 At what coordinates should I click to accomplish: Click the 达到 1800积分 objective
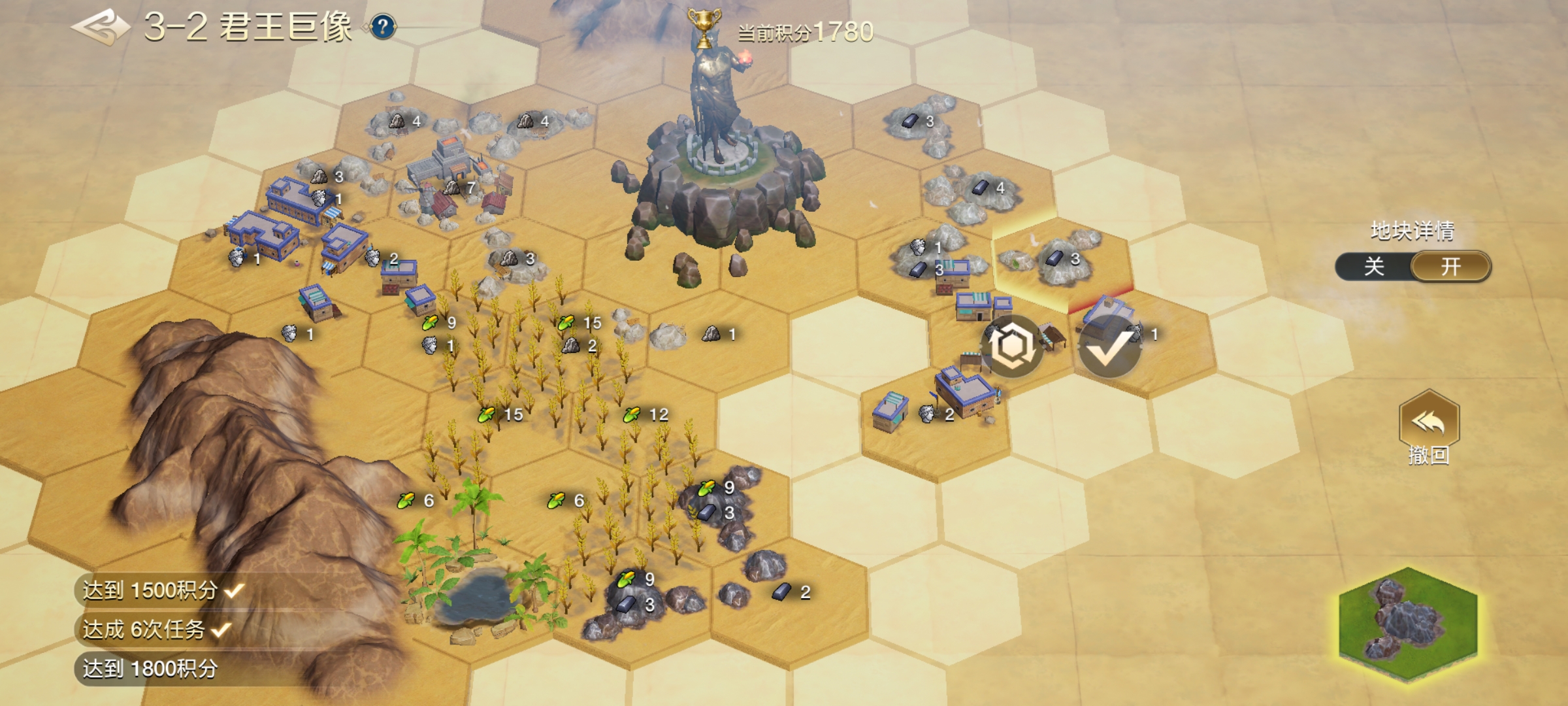[x=150, y=669]
